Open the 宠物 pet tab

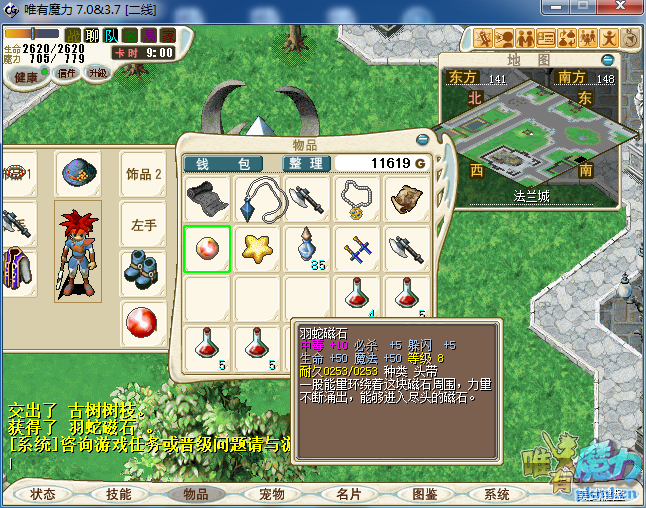point(272,494)
